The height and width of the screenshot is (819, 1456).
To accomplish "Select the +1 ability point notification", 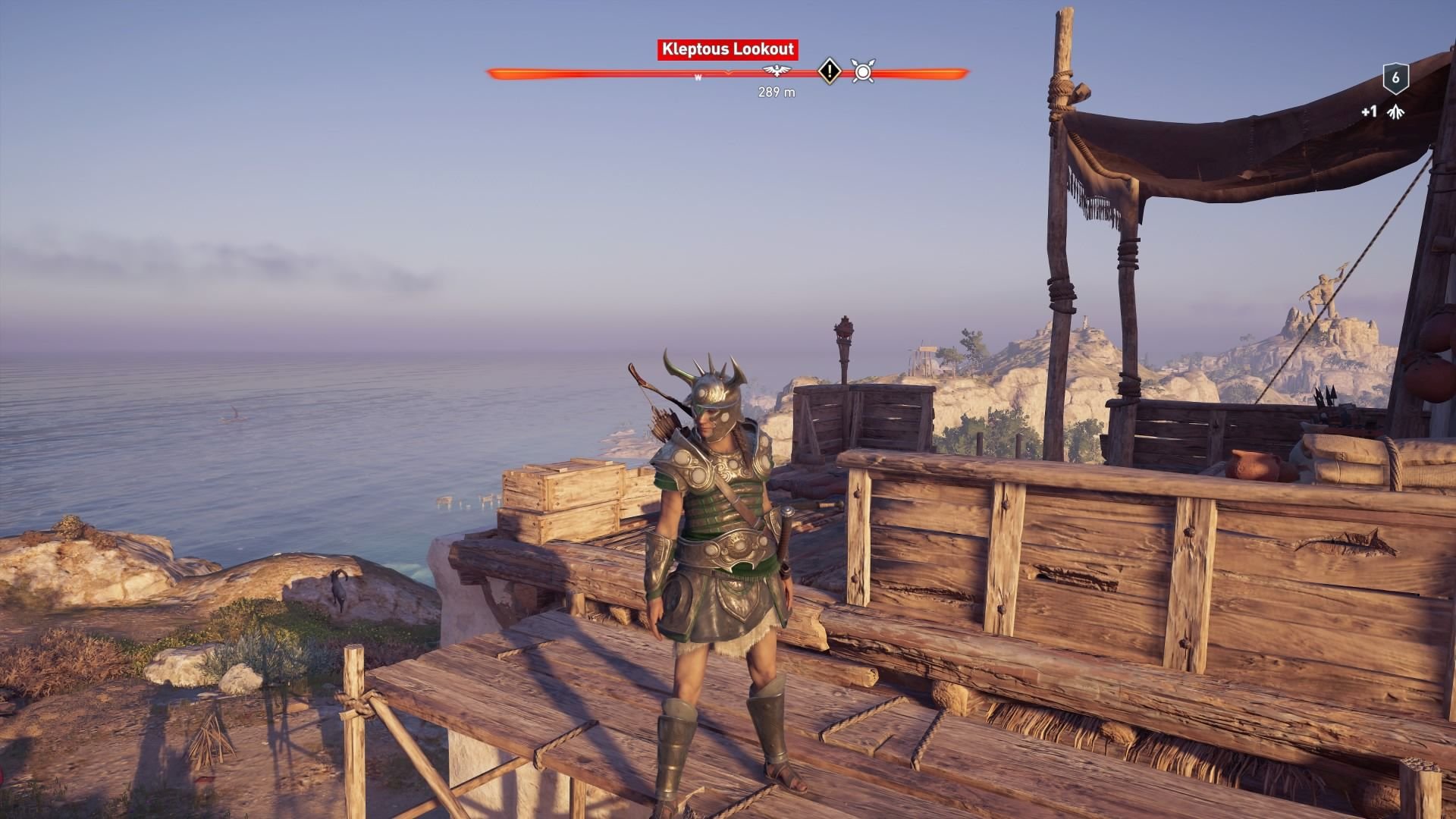I will point(1370,111).
